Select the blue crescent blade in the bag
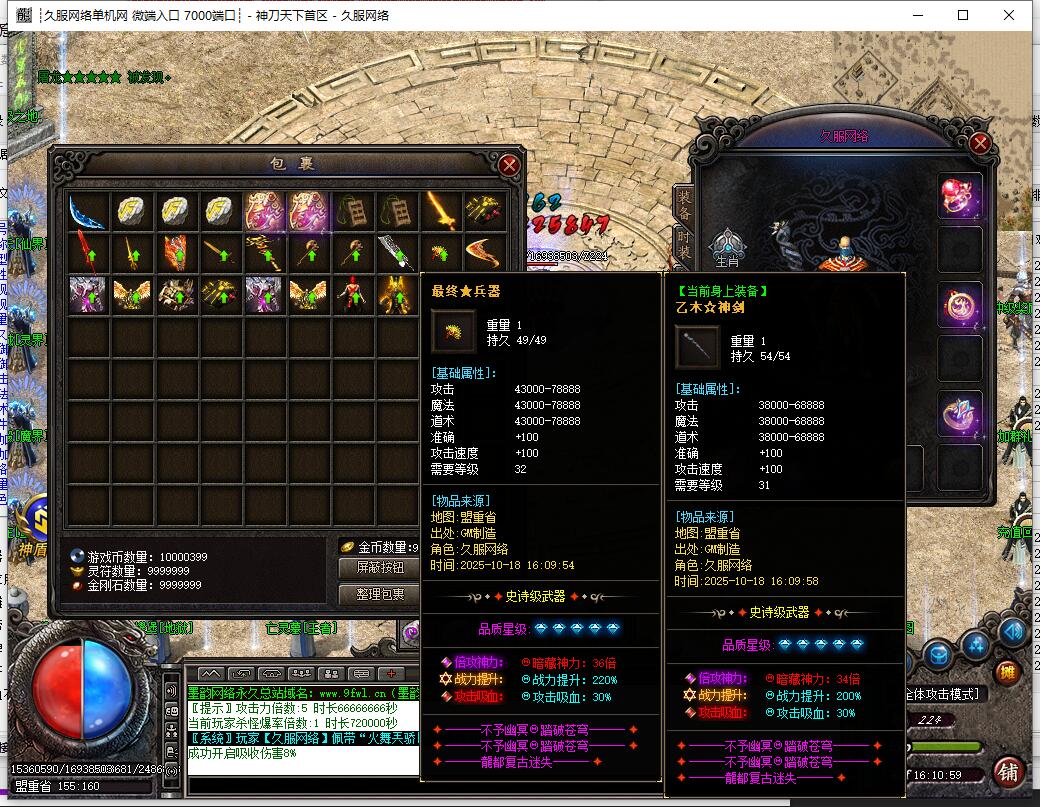Screen dimensions: 1040x807 tap(88, 211)
